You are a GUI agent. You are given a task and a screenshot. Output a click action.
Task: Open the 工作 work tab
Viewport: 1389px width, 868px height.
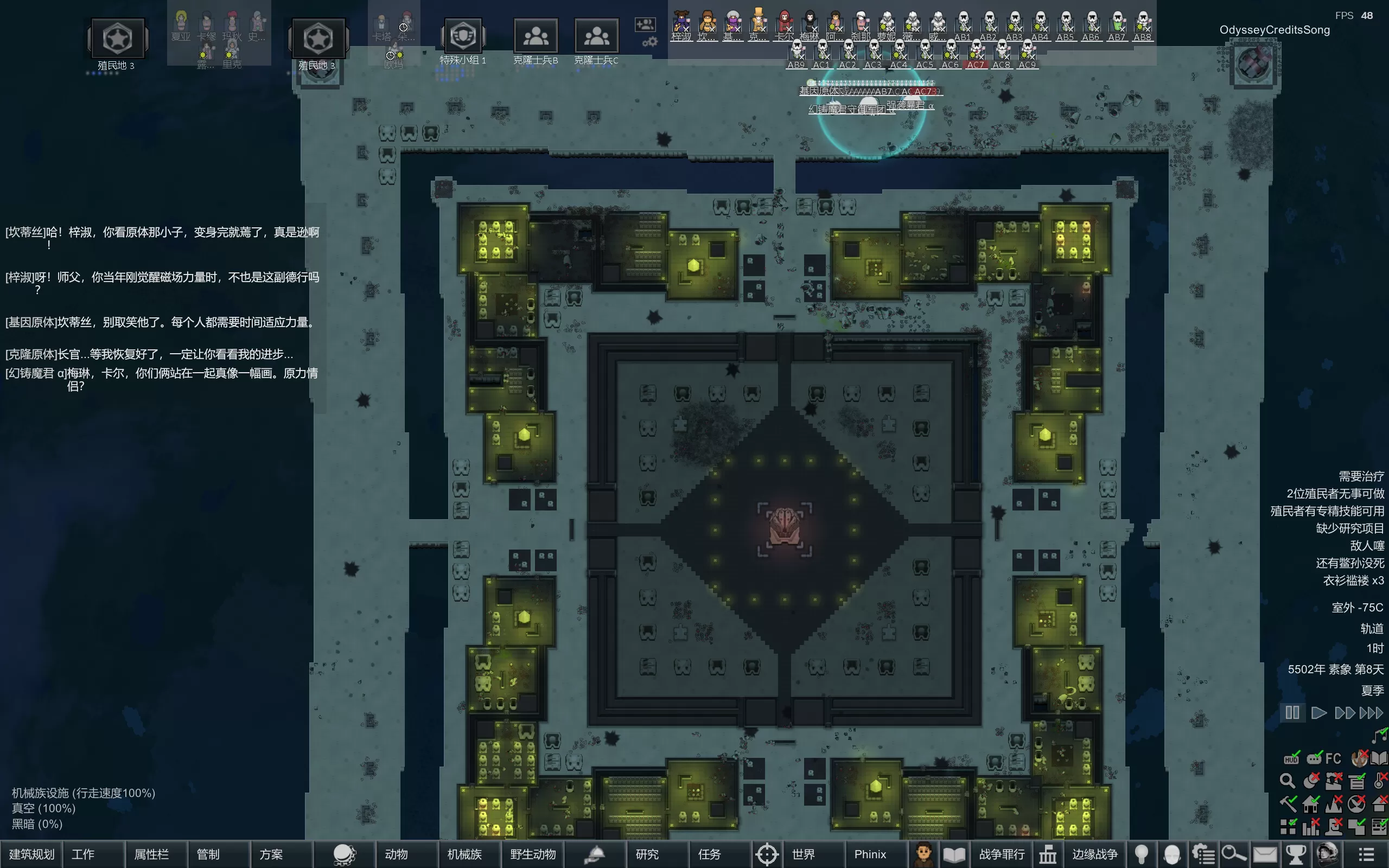(x=83, y=854)
